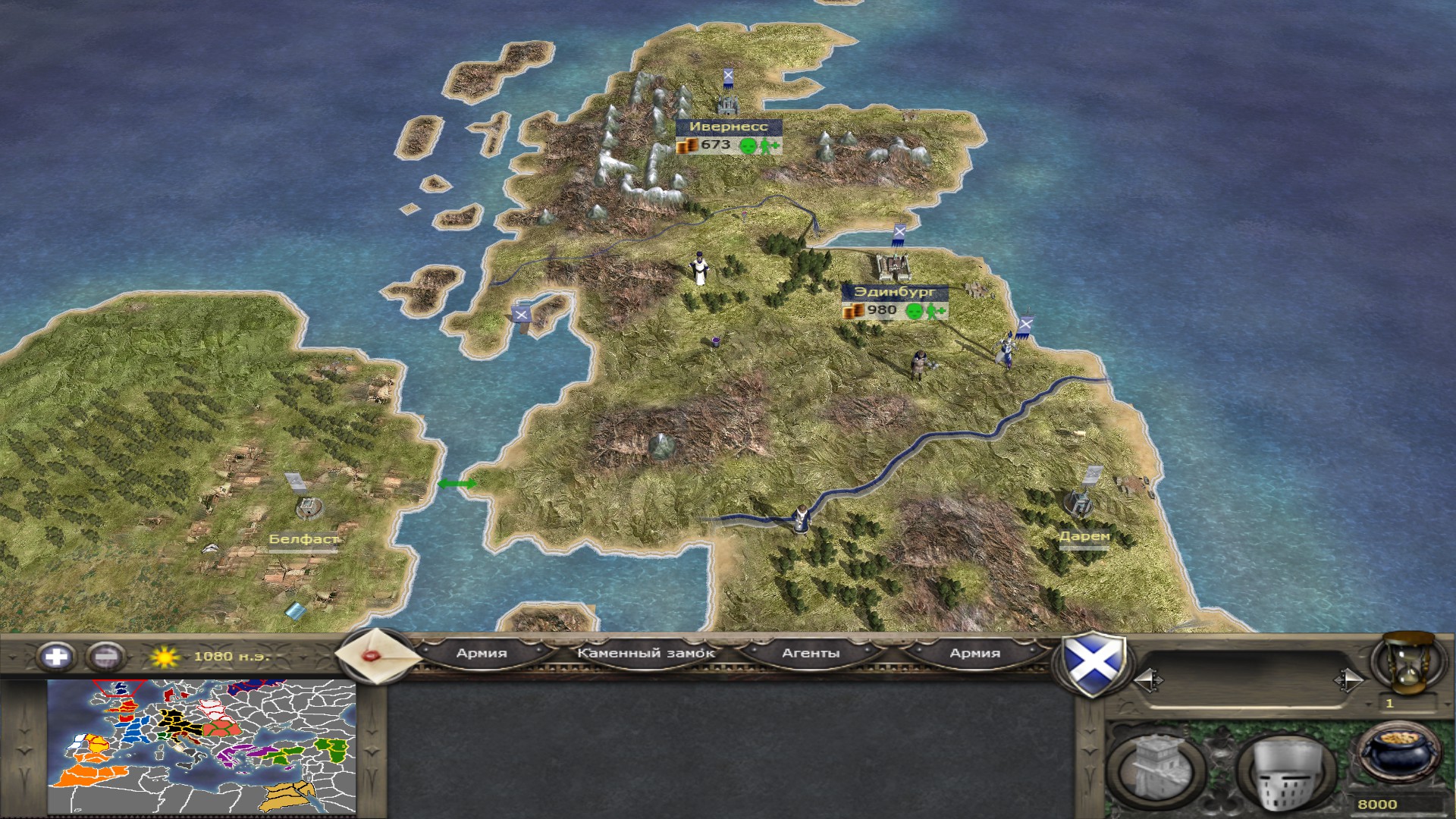Viewport: 1456px width, 819px height.
Task: Select the Эдинбург settlement label
Action: [x=895, y=292]
